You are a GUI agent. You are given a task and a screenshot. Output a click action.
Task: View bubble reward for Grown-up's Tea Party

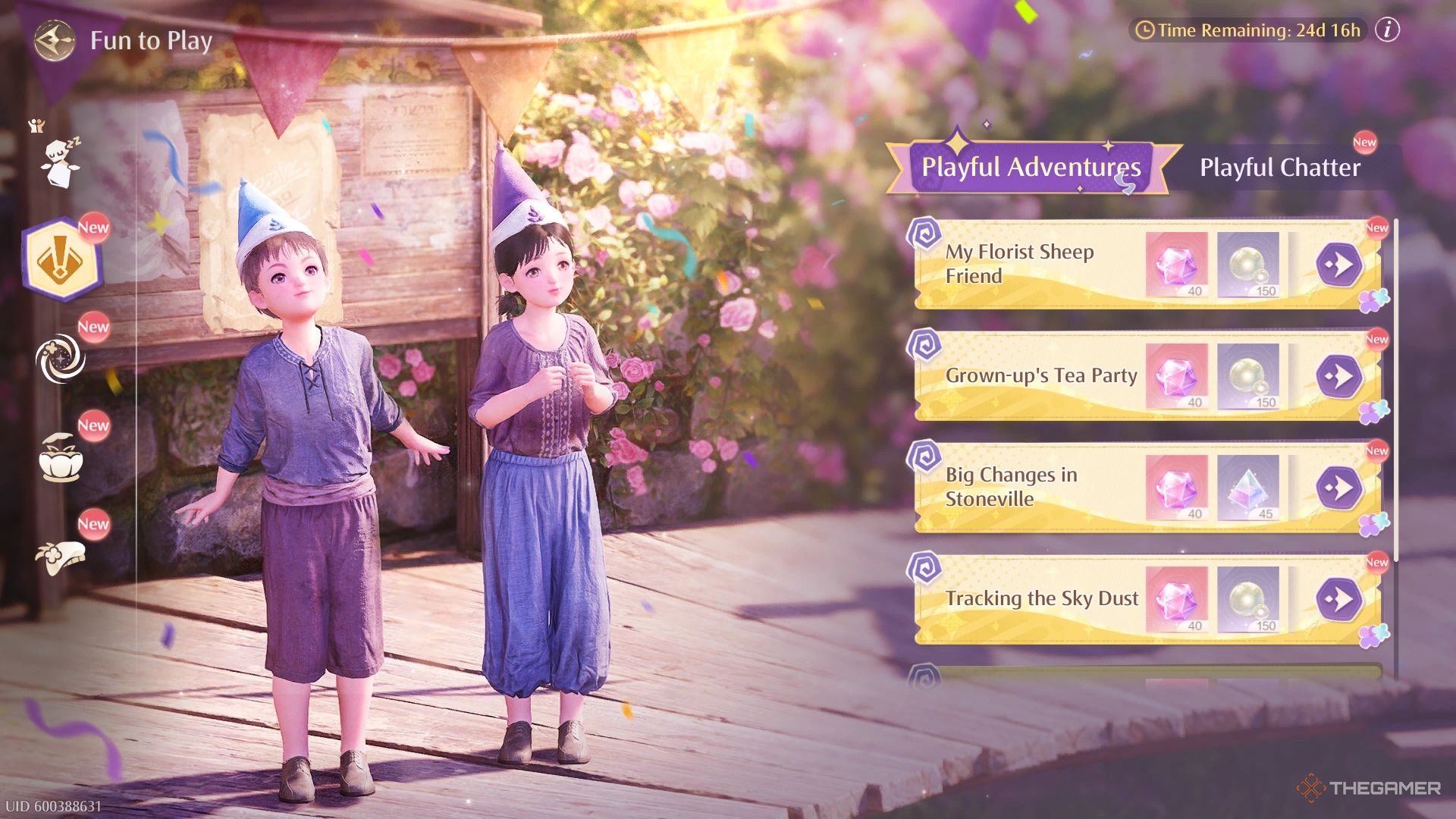click(x=1248, y=376)
